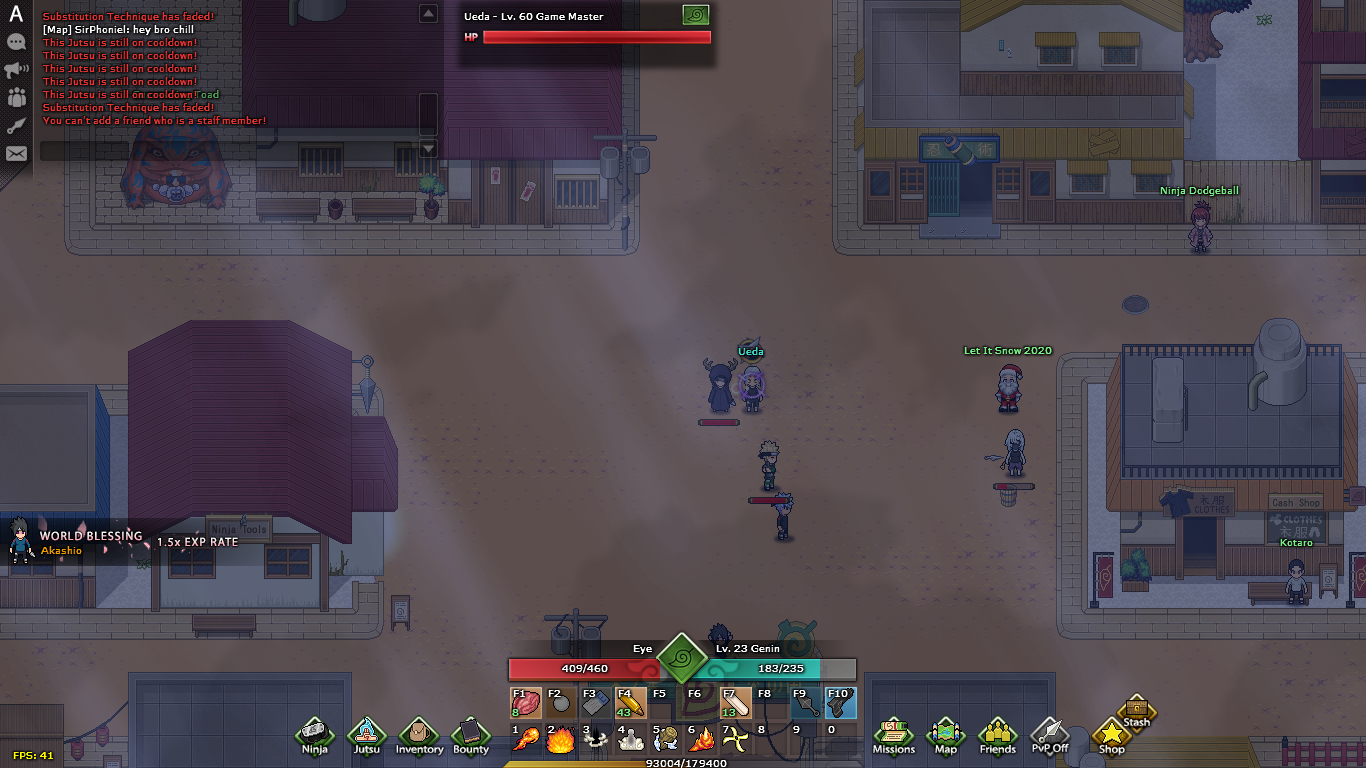Open the Shop star button

[x=1111, y=735]
